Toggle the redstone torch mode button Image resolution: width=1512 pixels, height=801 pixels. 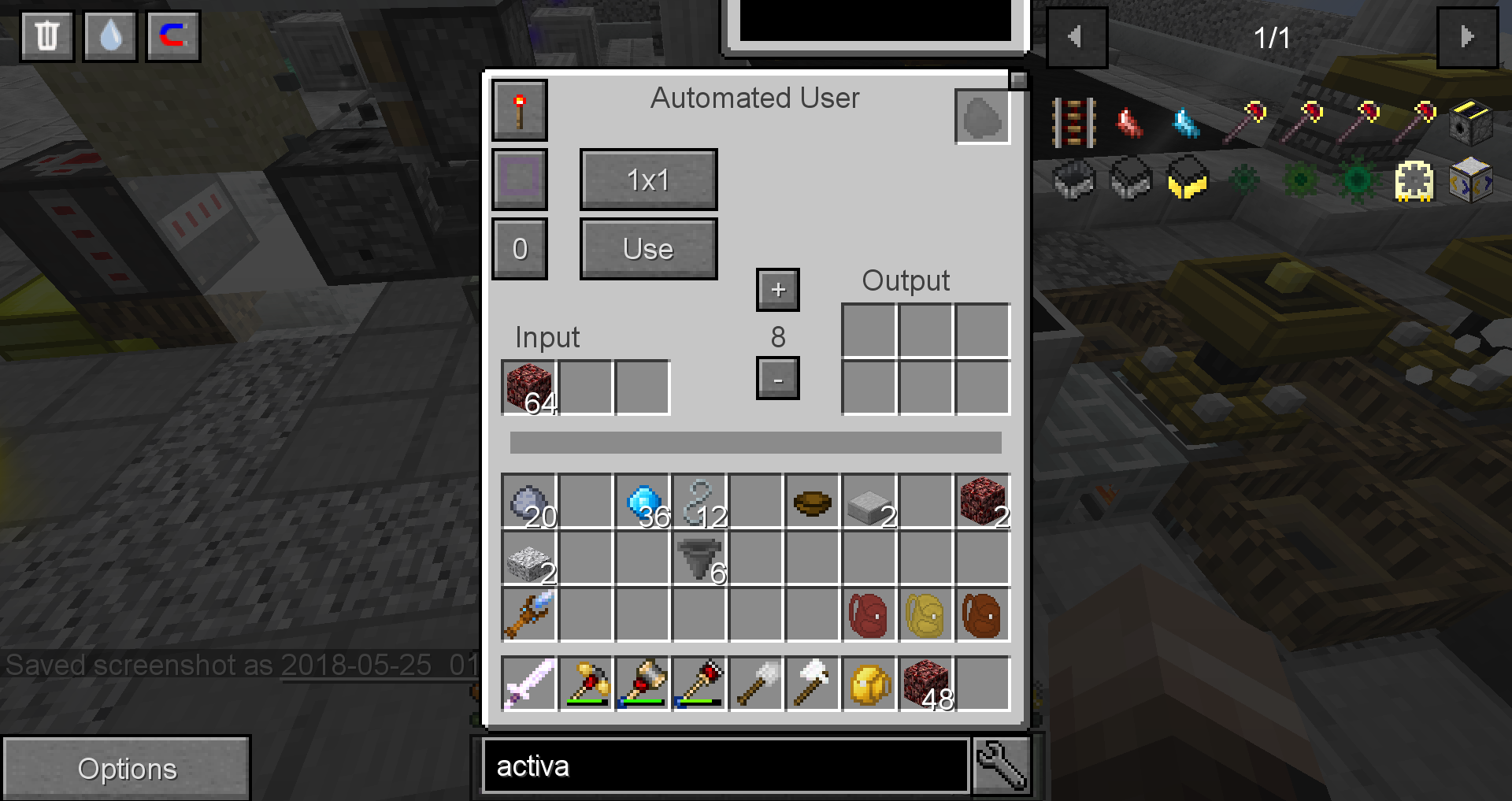pyautogui.click(x=519, y=109)
